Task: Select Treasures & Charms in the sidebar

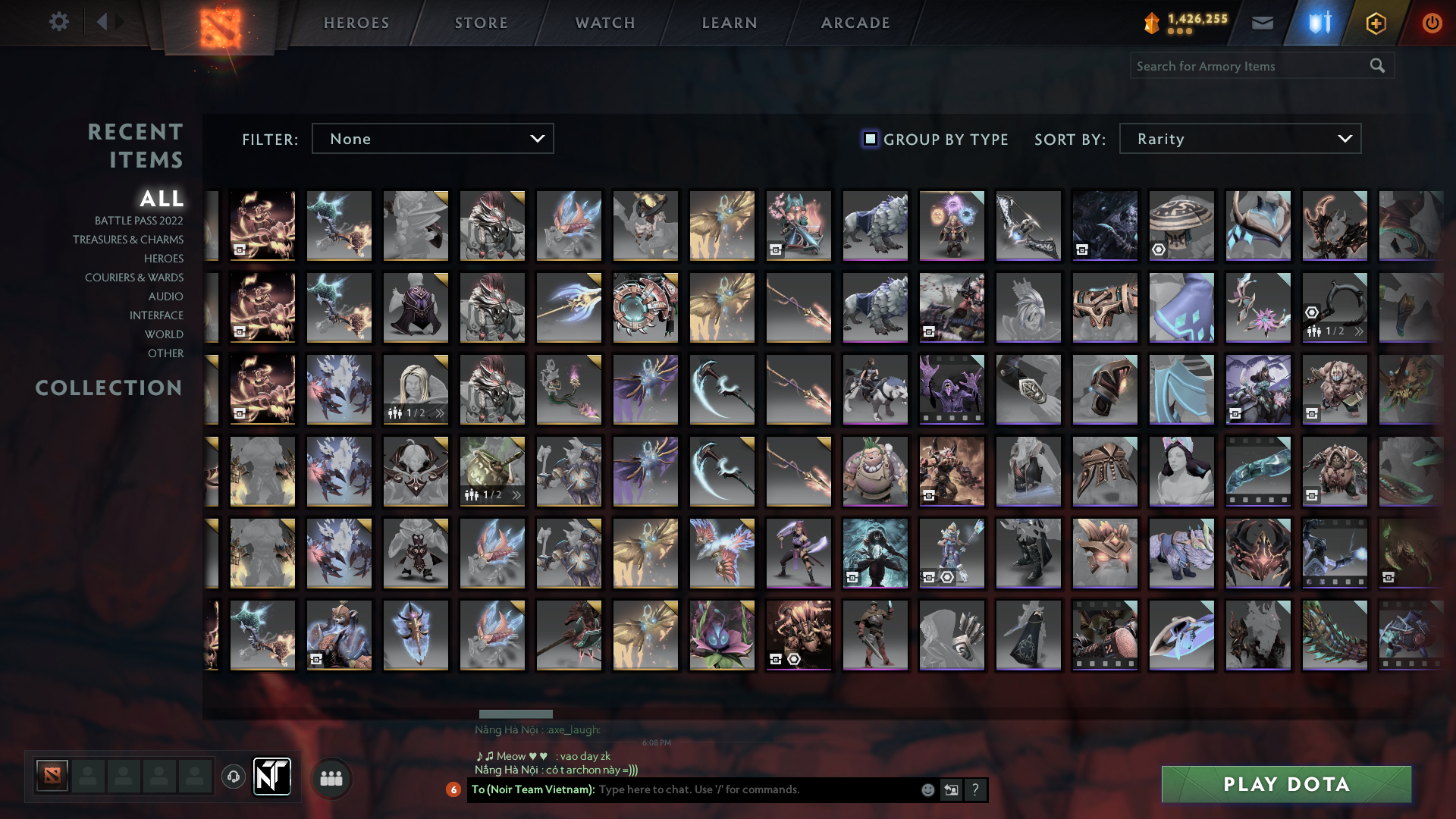Action: (x=128, y=240)
